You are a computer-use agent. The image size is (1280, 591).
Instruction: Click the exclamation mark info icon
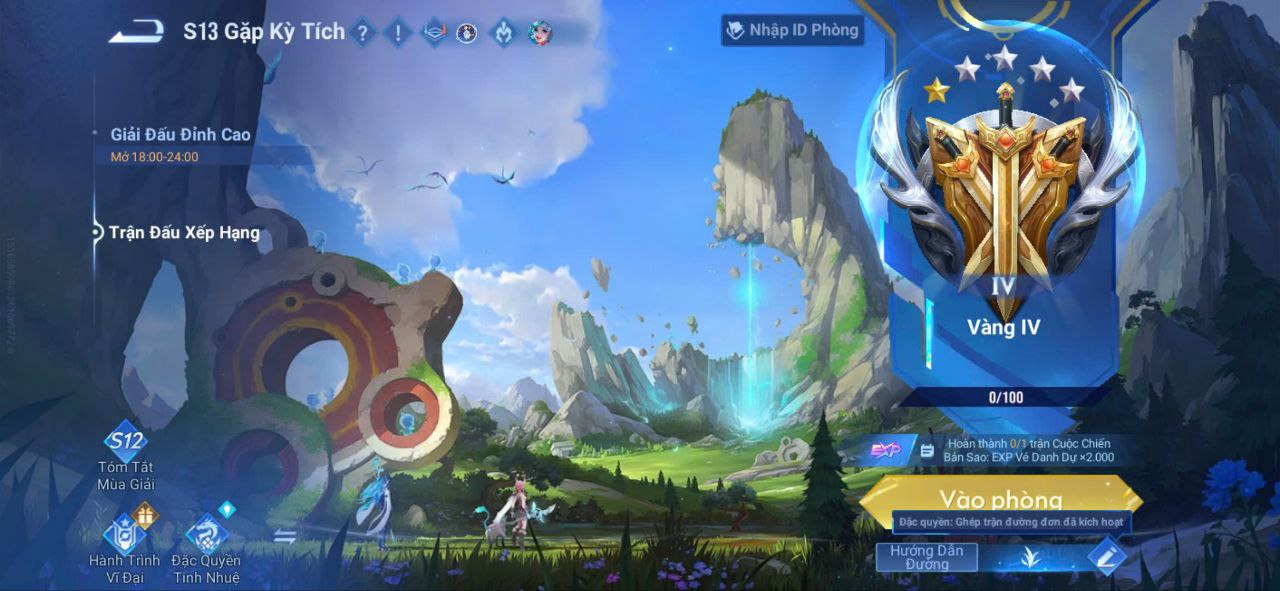tap(398, 34)
